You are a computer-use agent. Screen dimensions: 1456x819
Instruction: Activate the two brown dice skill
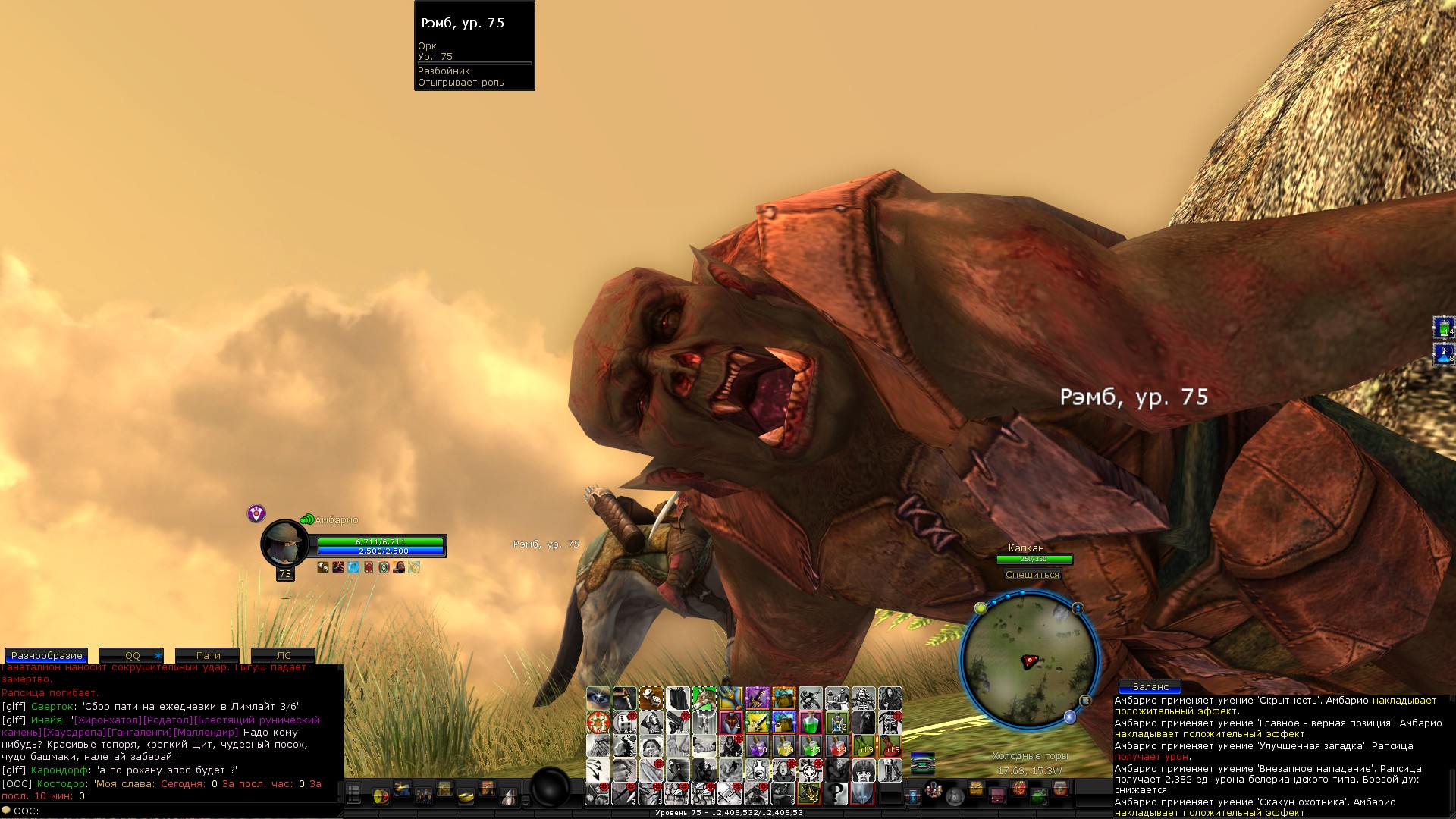pos(651,698)
